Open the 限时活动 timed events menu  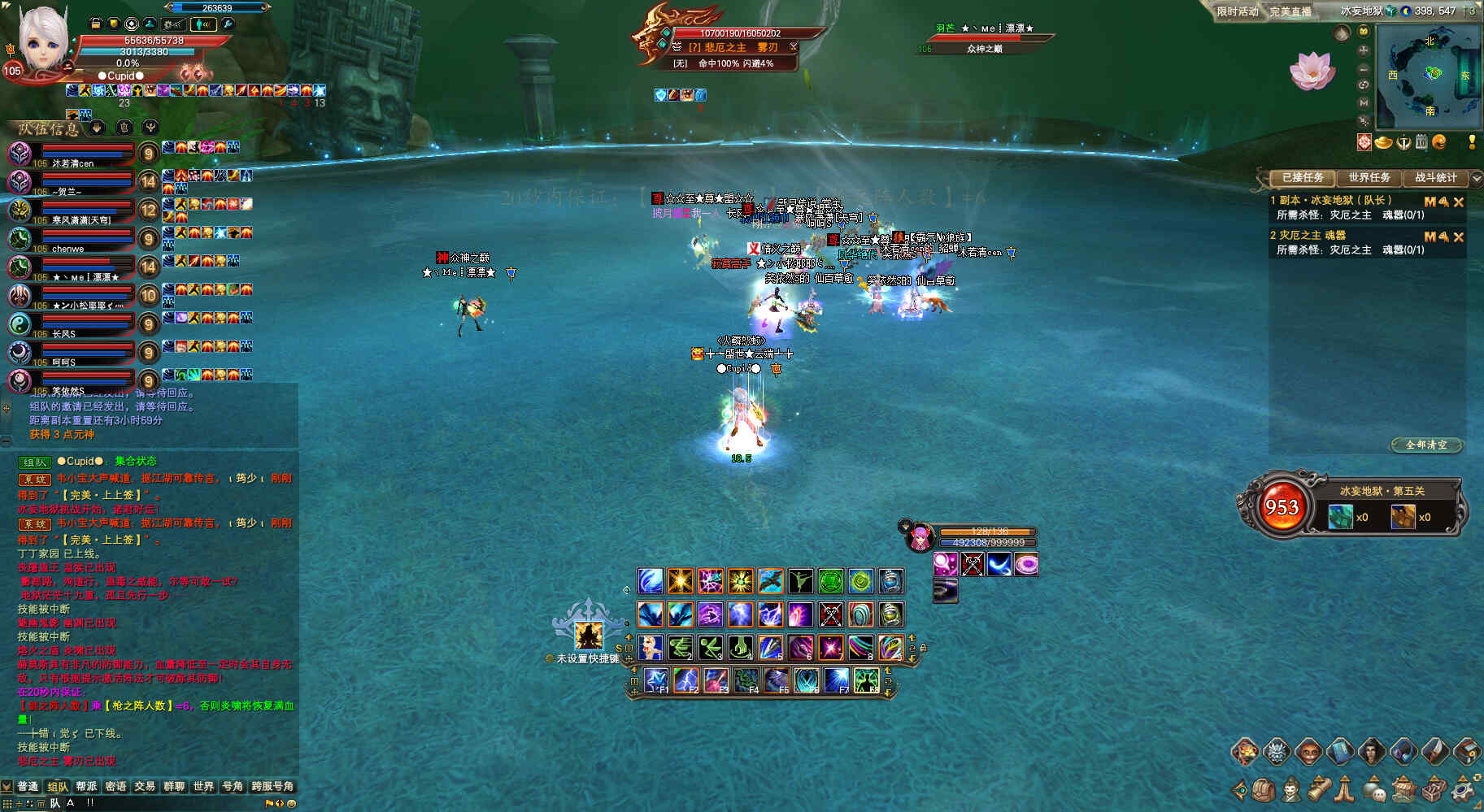point(1237,11)
